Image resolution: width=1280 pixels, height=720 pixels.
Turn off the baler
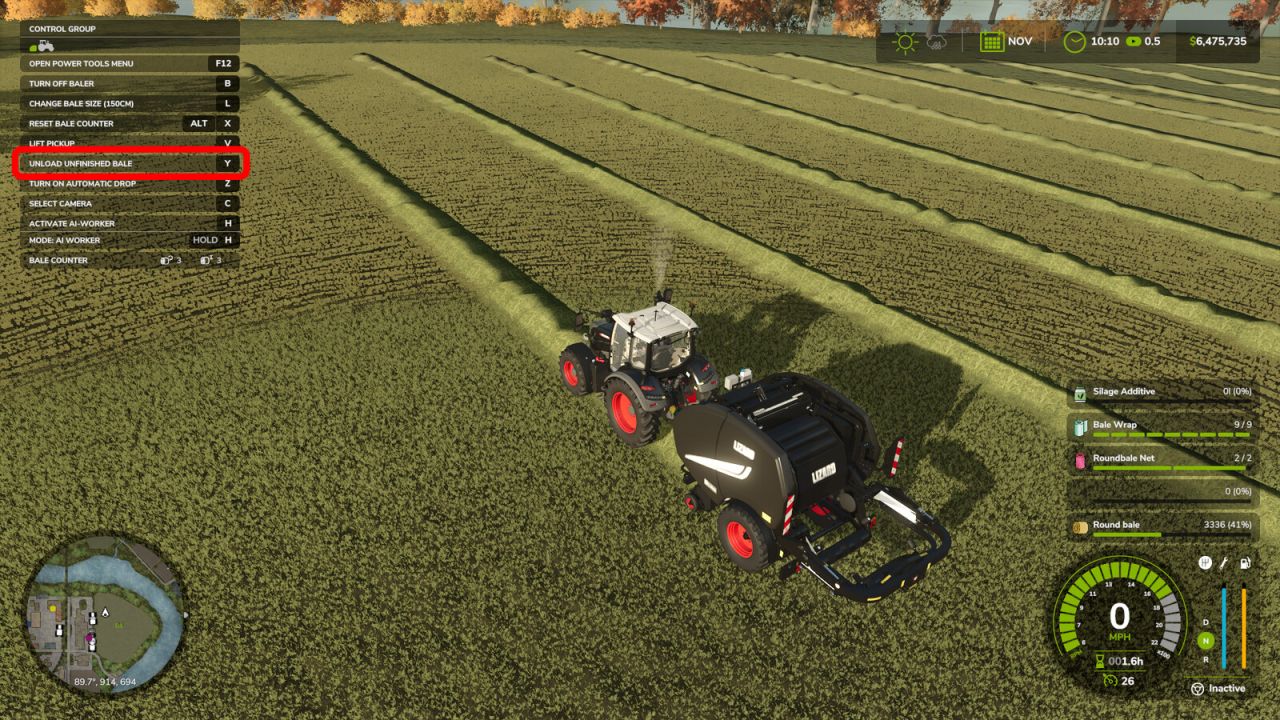(128, 83)
